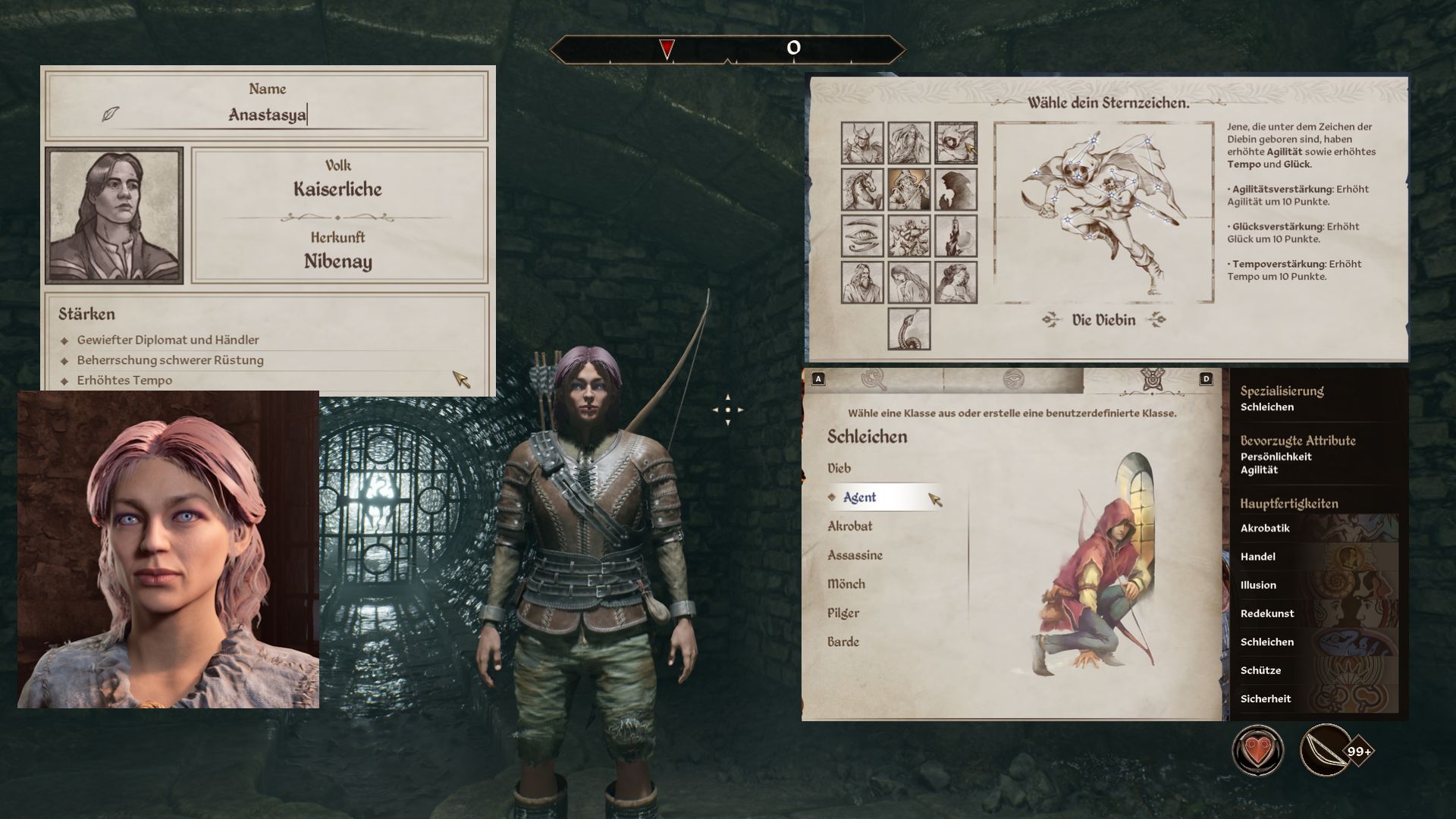Choose the Mönch class

(846, 584)
